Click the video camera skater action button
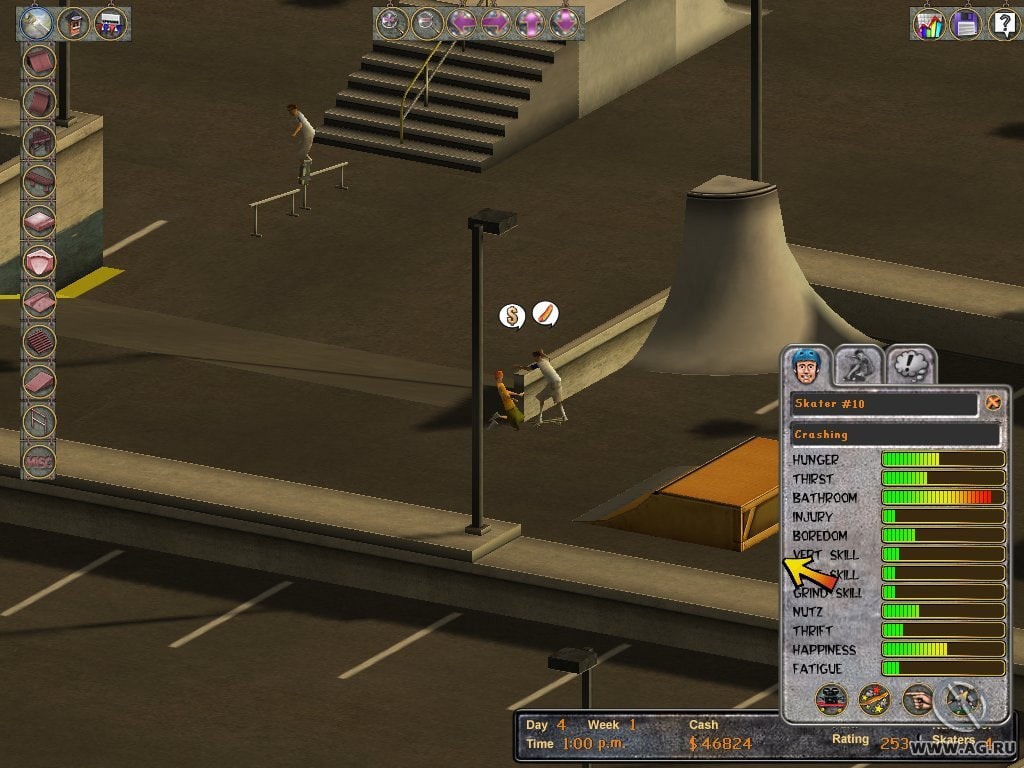The height and width of the screenshot is (768, 1024). (831, 699)
